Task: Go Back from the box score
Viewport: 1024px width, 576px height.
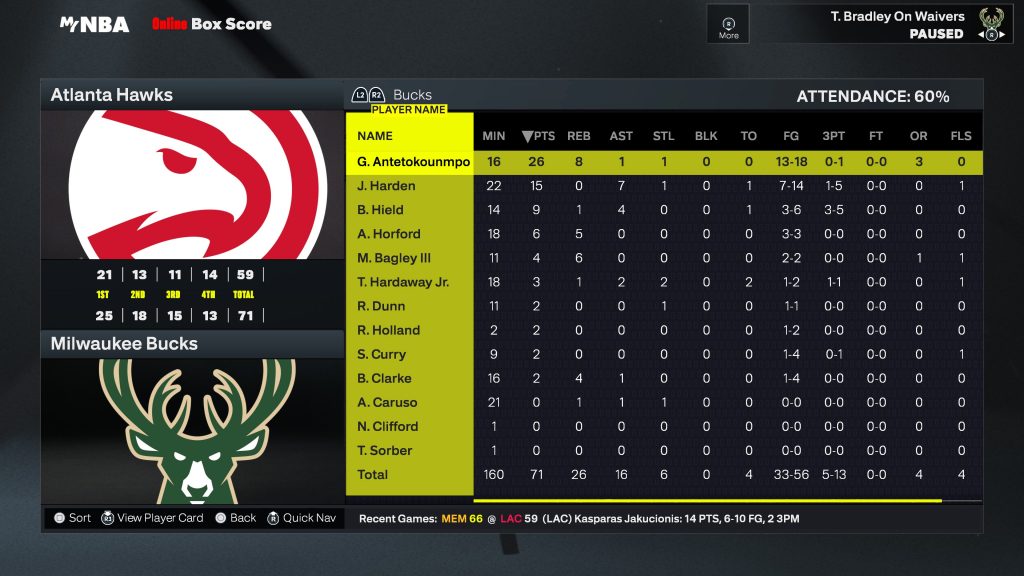Action: [x=235, y=518]
